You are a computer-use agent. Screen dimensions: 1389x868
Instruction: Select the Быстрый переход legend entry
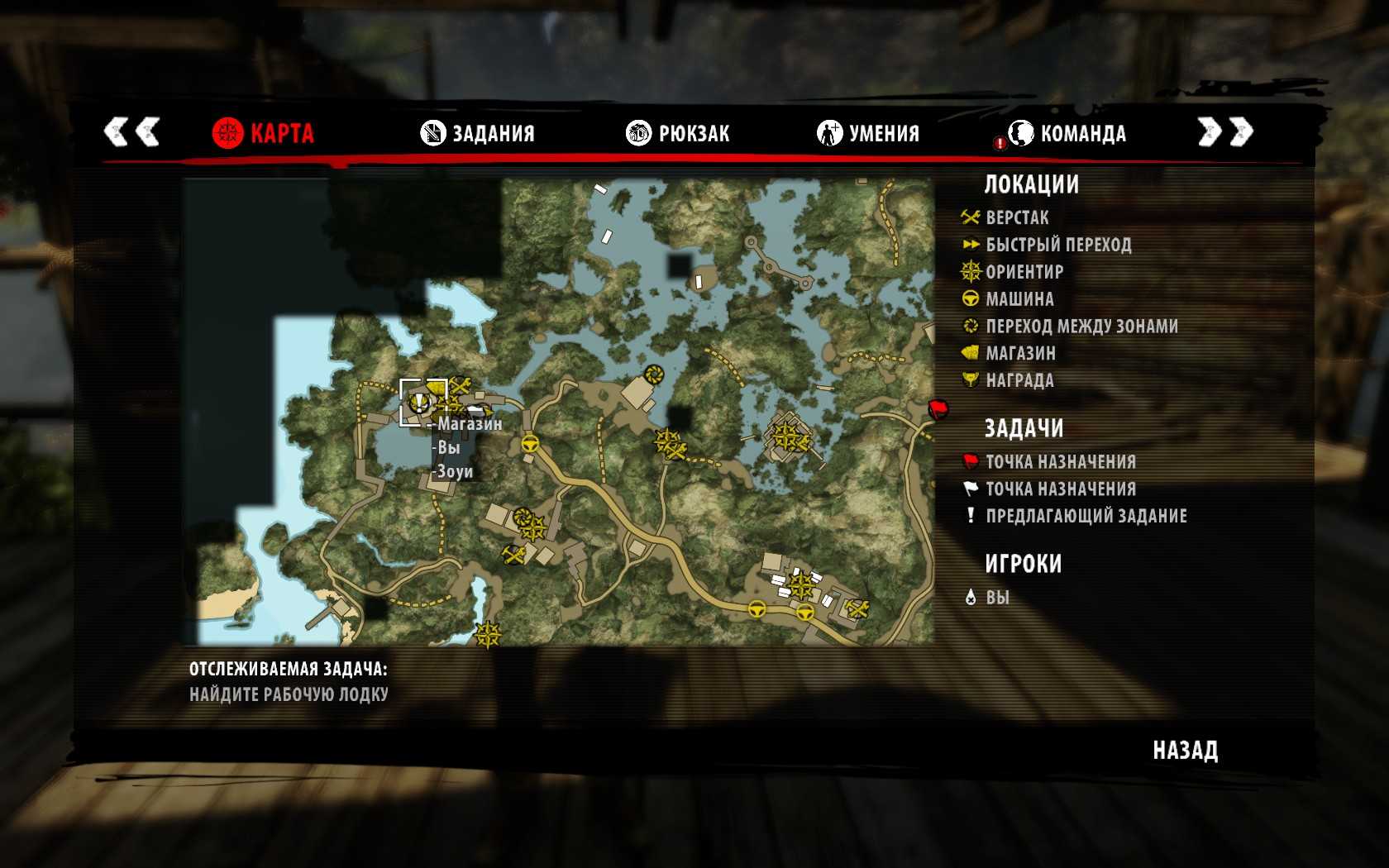(1057, 246)
